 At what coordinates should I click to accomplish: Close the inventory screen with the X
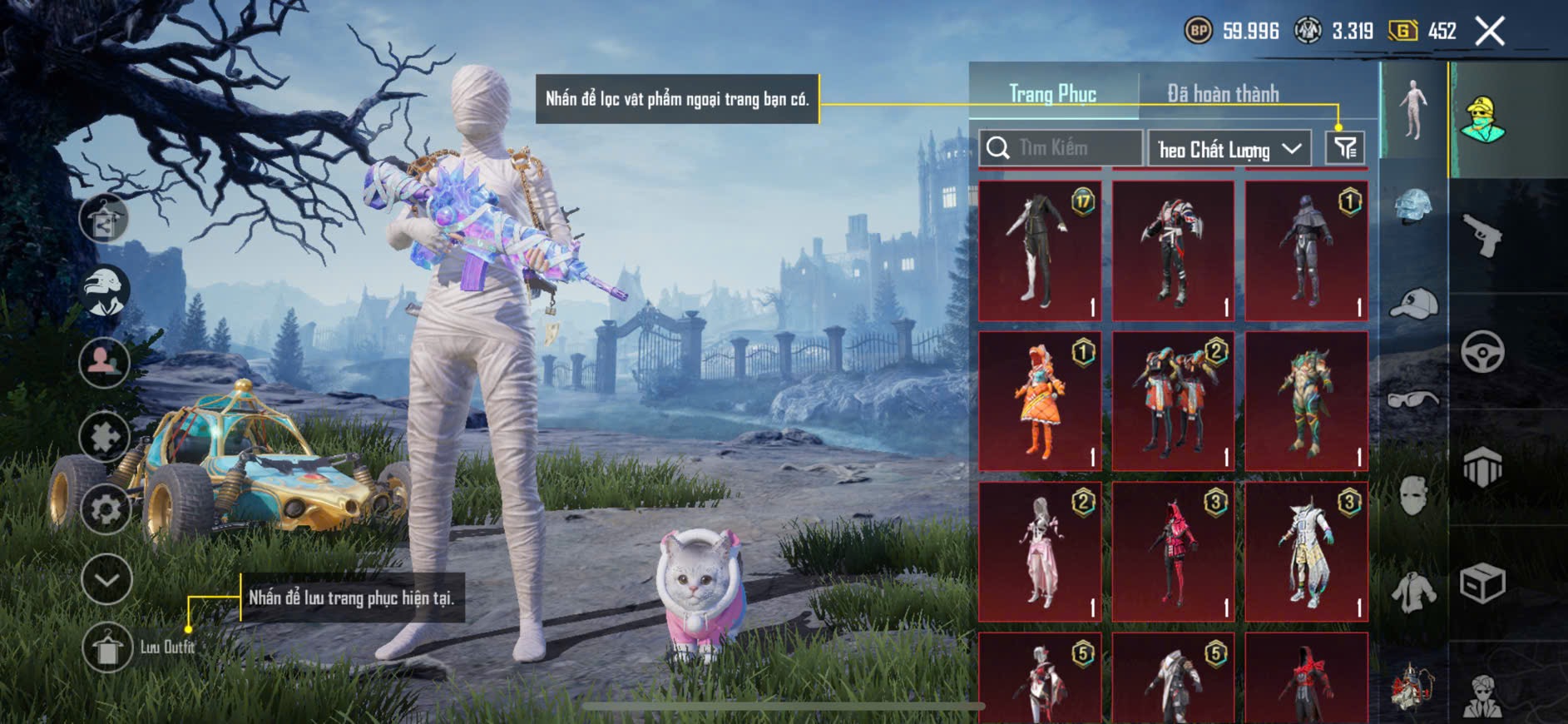click(x=1490, y=32)
